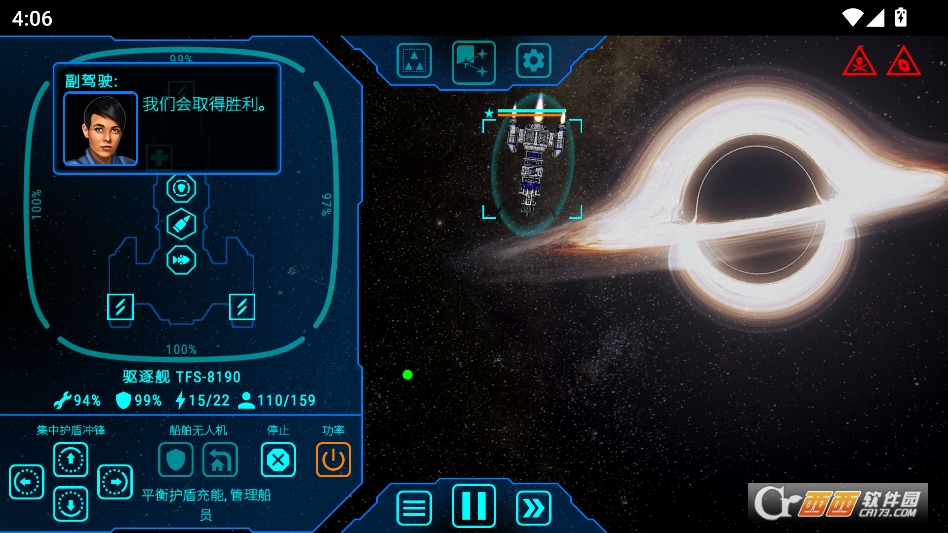Focus shields rearward with down arrow
The width and height of the screenshot is (948, 533).
click(70, 504)
